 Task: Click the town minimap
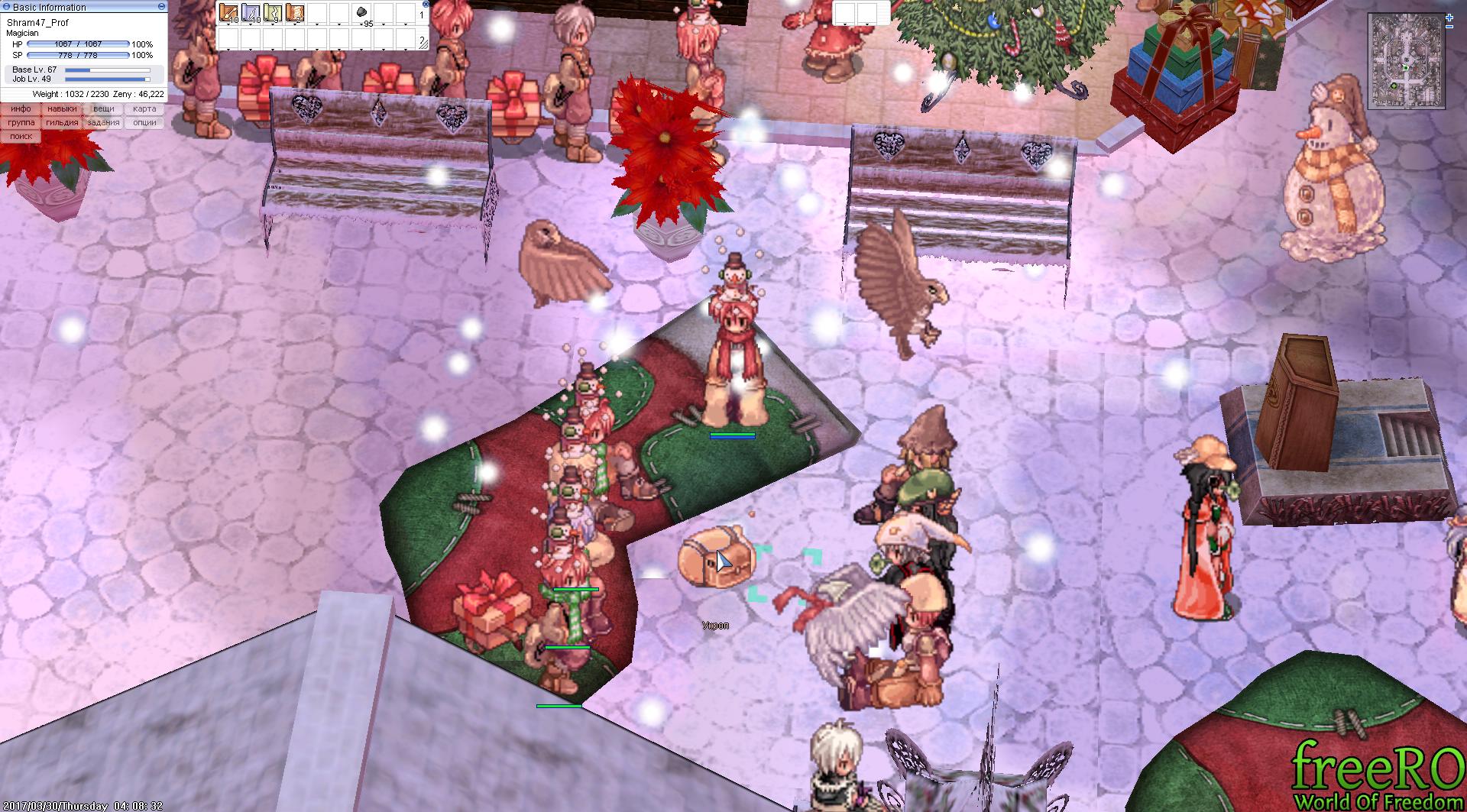[x=1407, y=60]
